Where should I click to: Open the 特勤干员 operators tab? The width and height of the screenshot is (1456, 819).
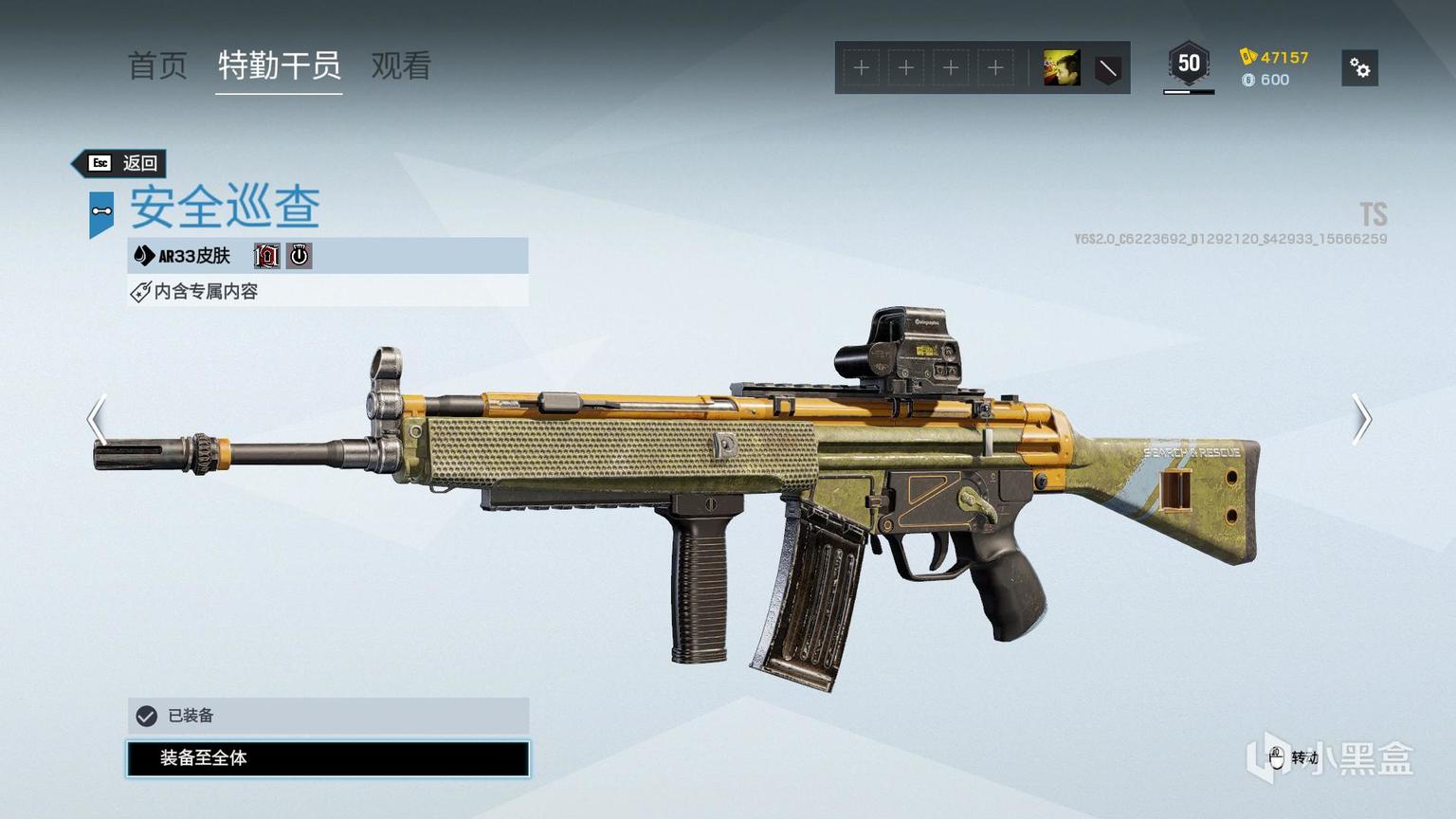point(279,66)
